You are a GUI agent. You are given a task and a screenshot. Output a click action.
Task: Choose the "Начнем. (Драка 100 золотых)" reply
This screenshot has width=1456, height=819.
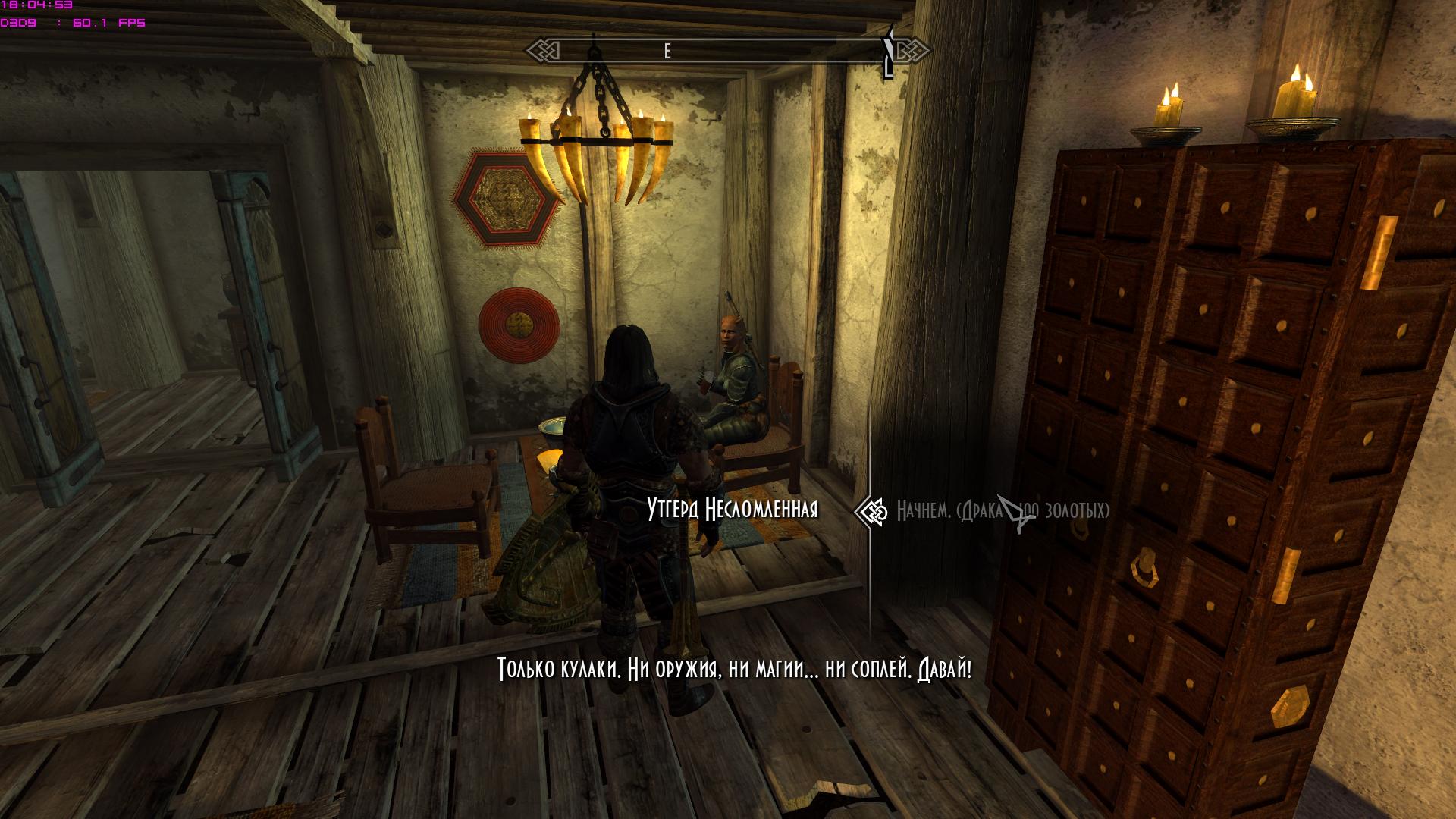tap(1002, 510)
